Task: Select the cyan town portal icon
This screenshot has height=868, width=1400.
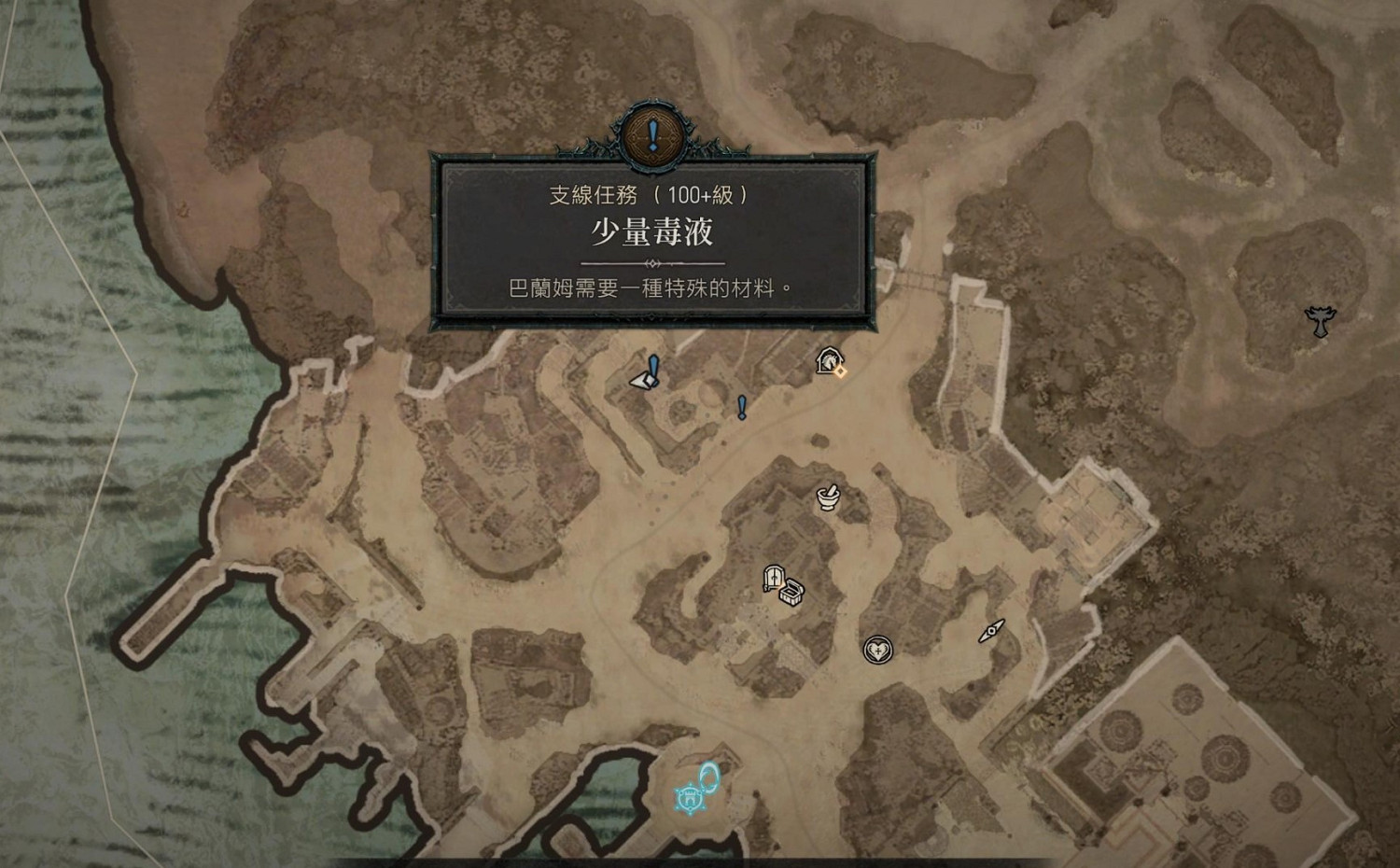Action: tap(709, 775)
